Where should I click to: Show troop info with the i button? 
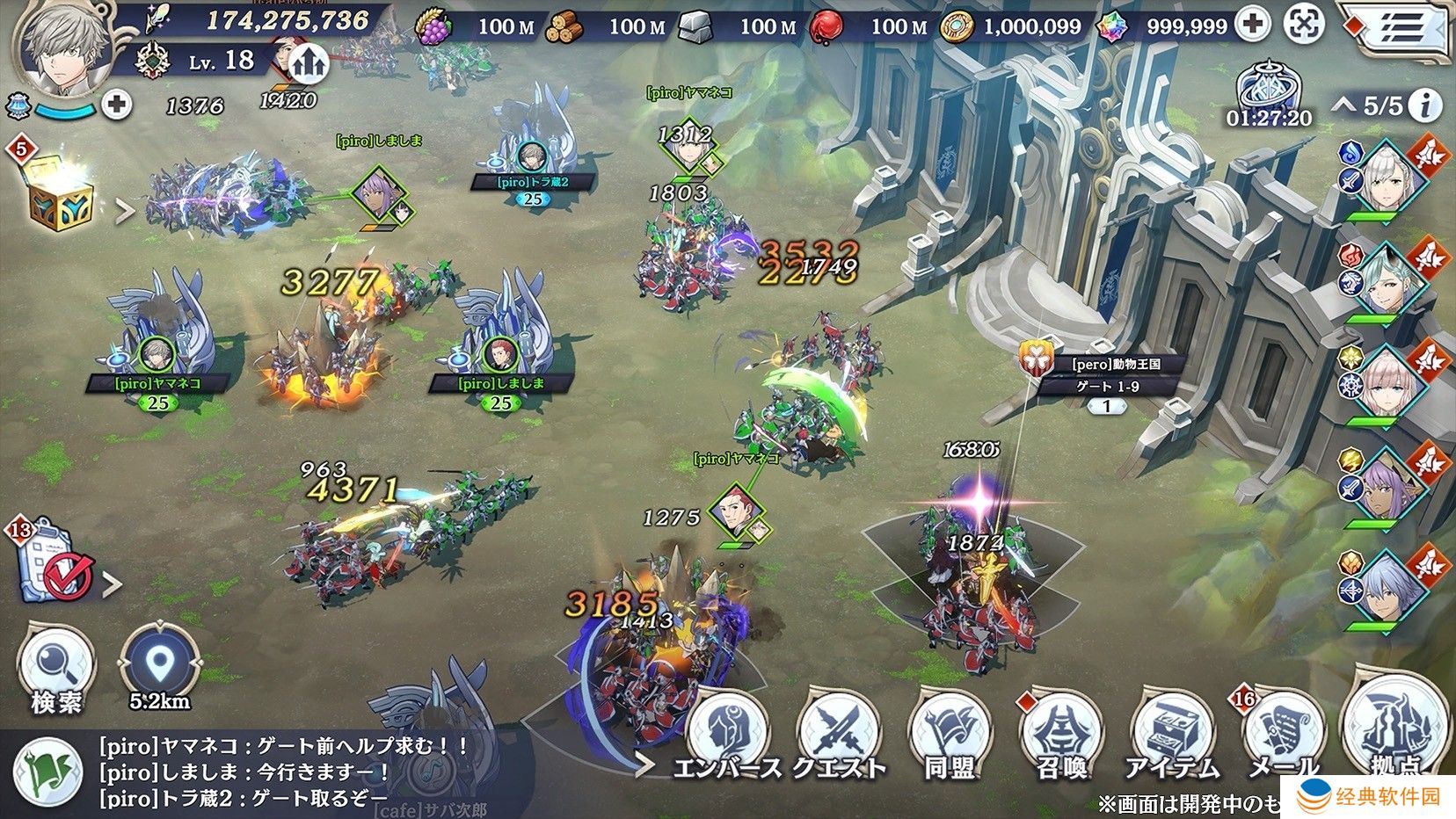[x=1425, y=105]
